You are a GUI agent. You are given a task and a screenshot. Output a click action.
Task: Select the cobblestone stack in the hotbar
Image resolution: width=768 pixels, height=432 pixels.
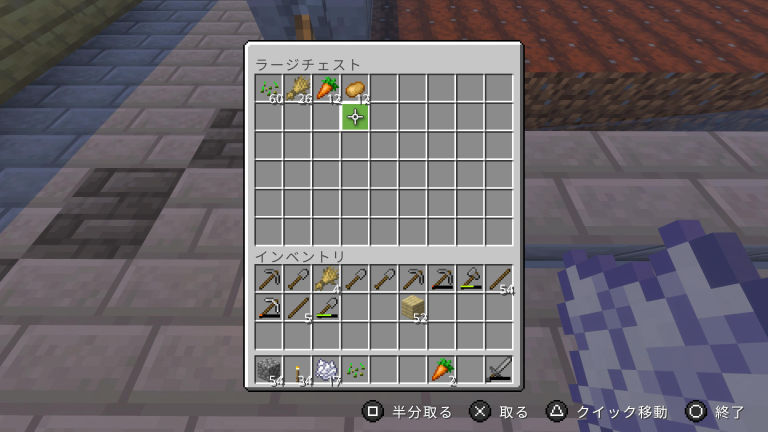[x=268, y=370]
